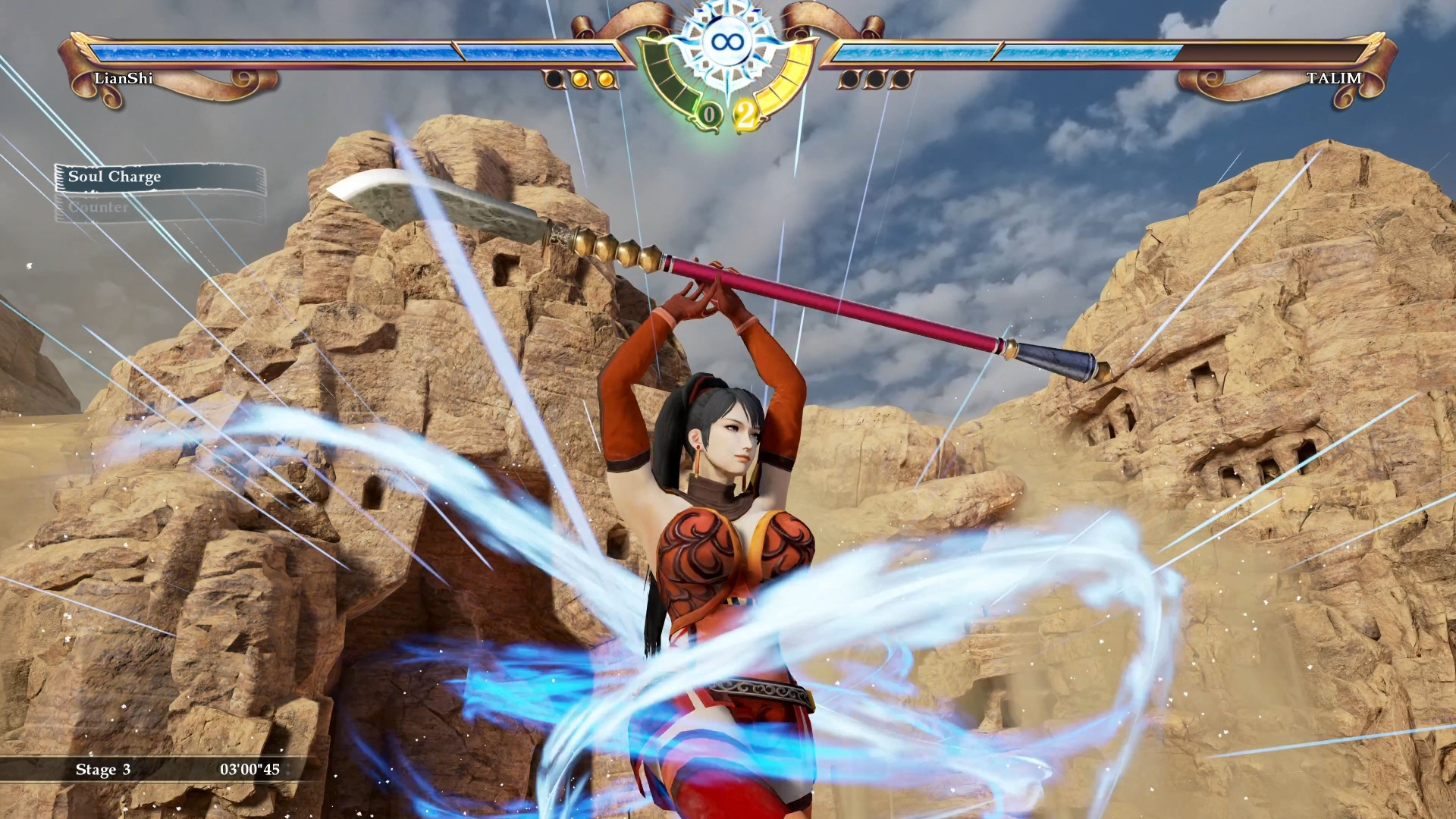The height and width of the screenshot is (819, 1456).
Task: Select the LianShi name label
Action: pyautogui.click(x=119, y=78)
